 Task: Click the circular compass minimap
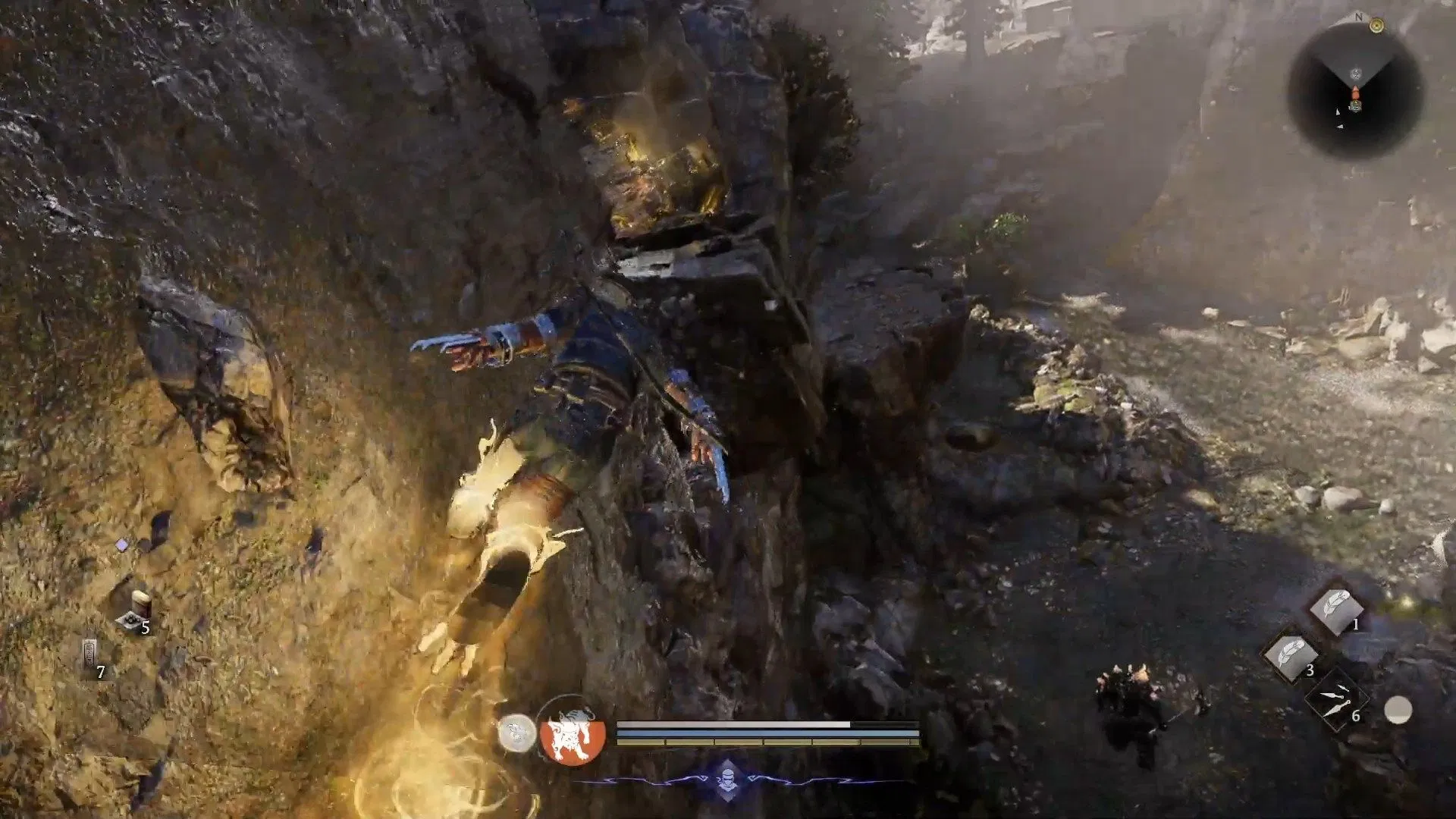point(1355,91)
